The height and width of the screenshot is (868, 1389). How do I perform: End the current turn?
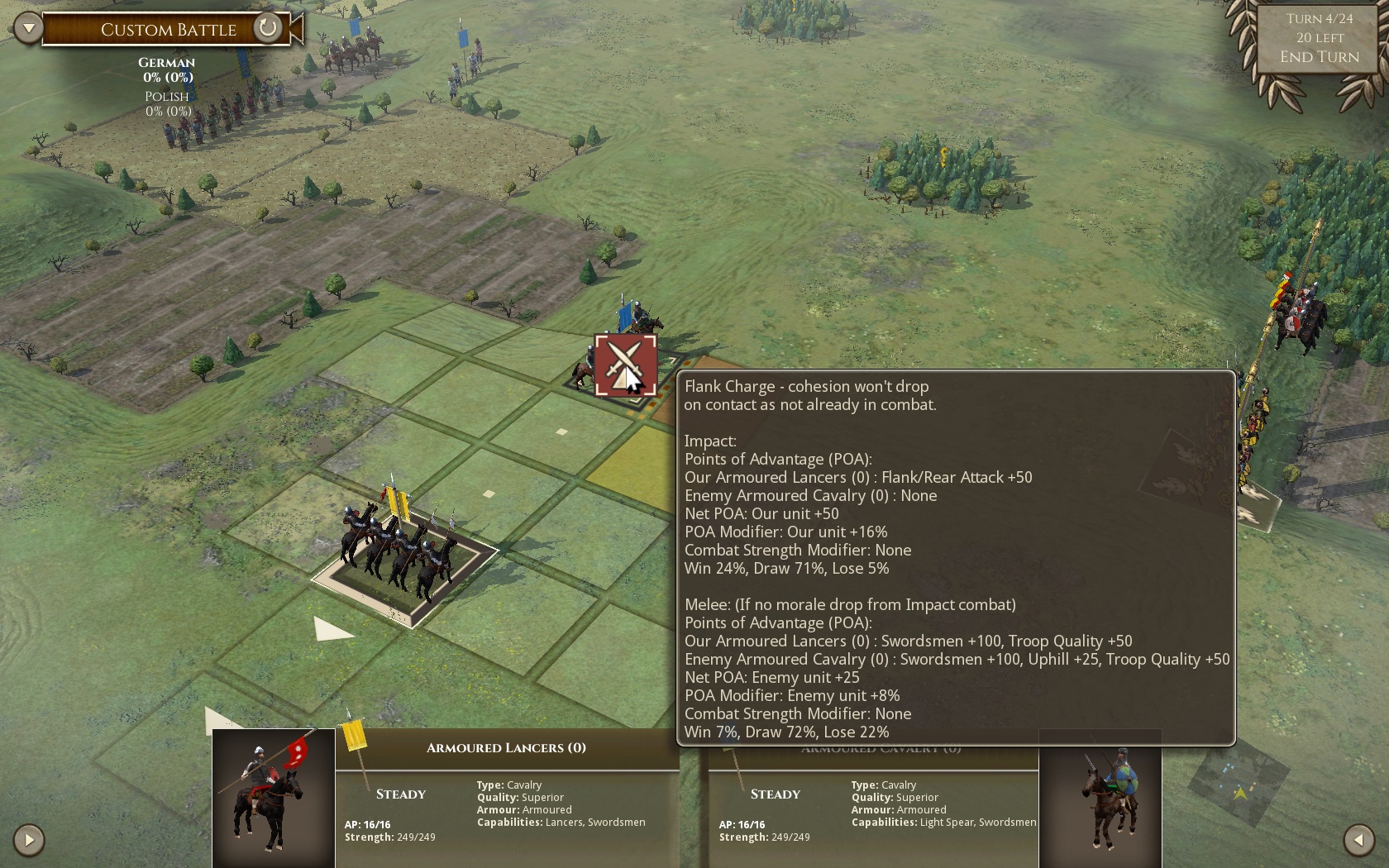pyautogui.click(x=1319, y=57)
